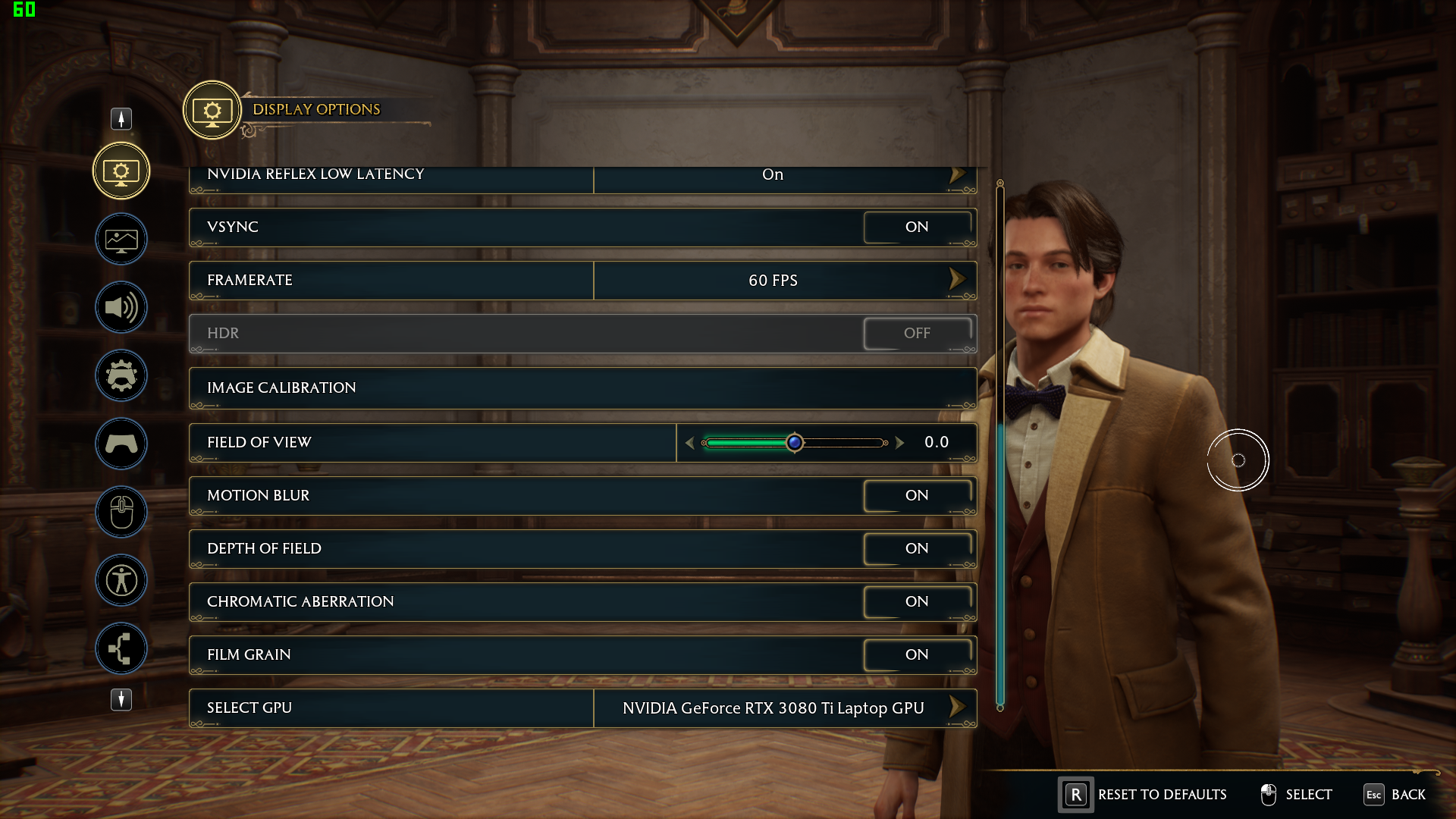This screenshot has width=1456, height=819.
Task: Click the Field of View slider handle
Action: (x=794, y=442)
